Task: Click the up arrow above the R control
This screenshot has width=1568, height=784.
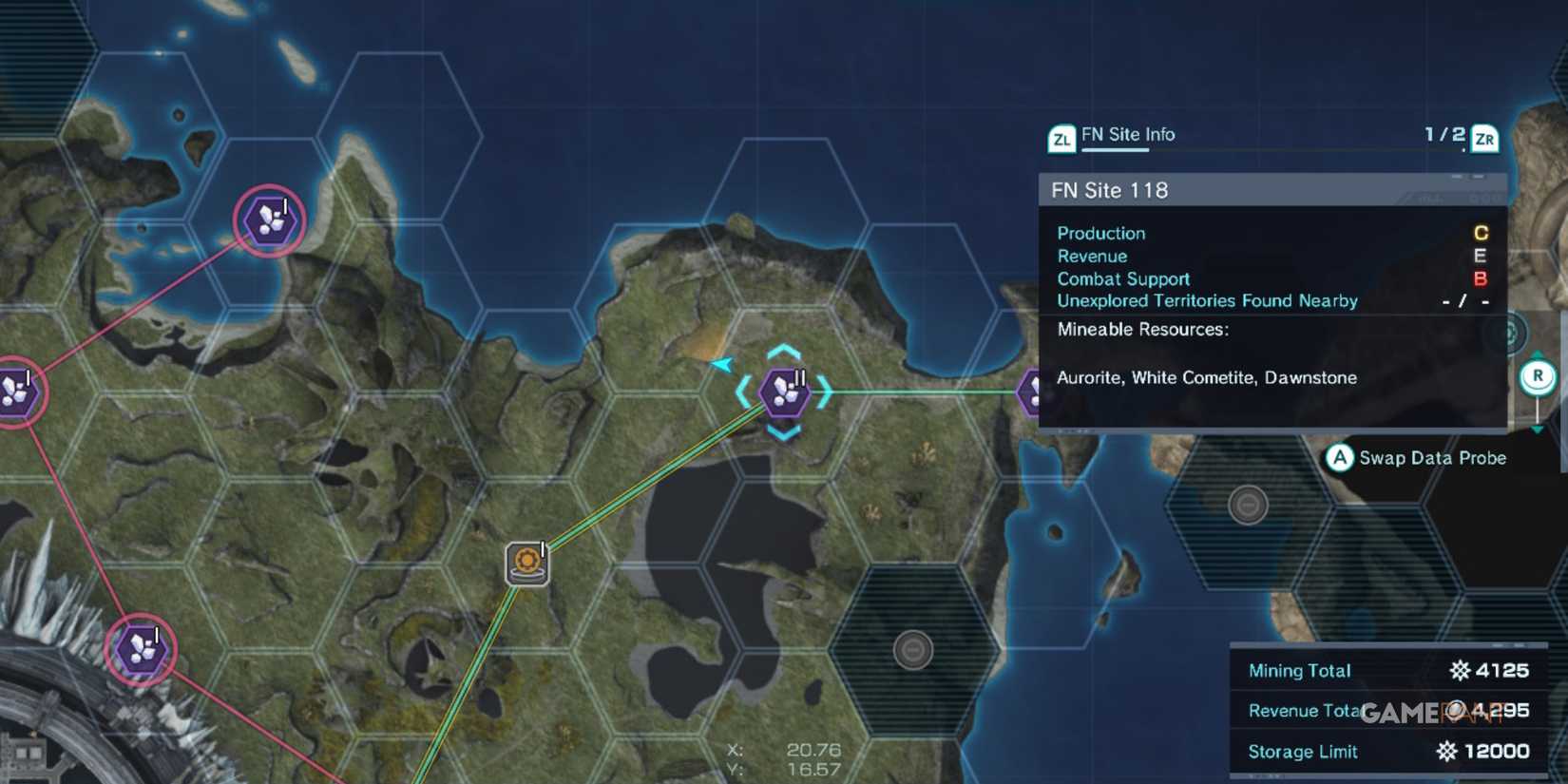Action: 1539,353
